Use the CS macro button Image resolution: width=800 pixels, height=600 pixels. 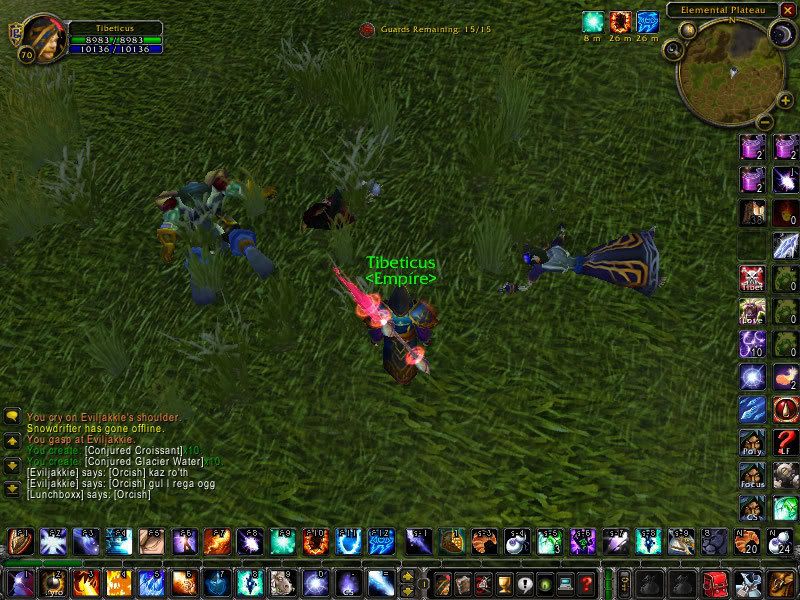[752, 508]
